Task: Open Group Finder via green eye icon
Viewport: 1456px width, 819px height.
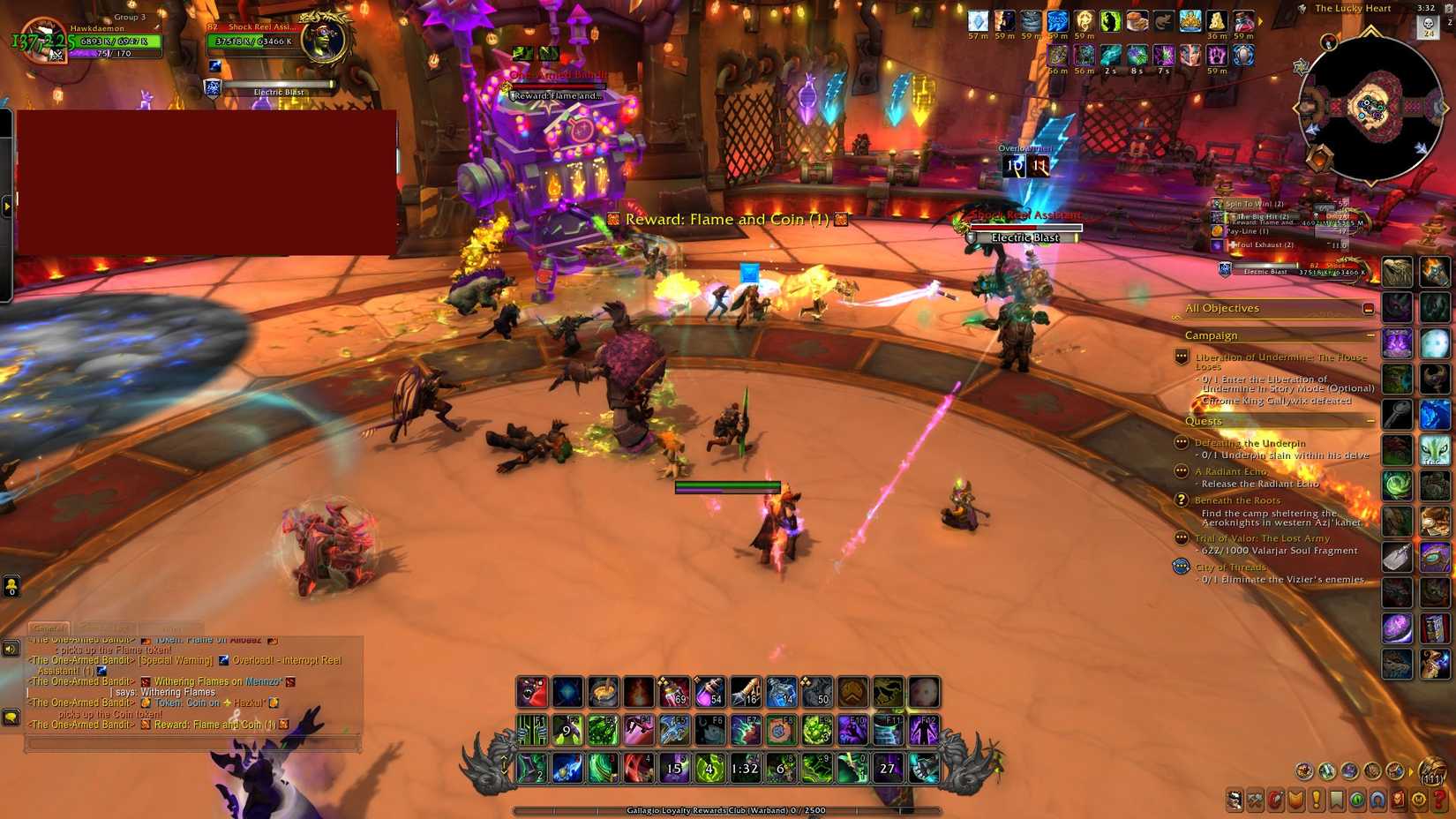Action: tap(1357, 799)
